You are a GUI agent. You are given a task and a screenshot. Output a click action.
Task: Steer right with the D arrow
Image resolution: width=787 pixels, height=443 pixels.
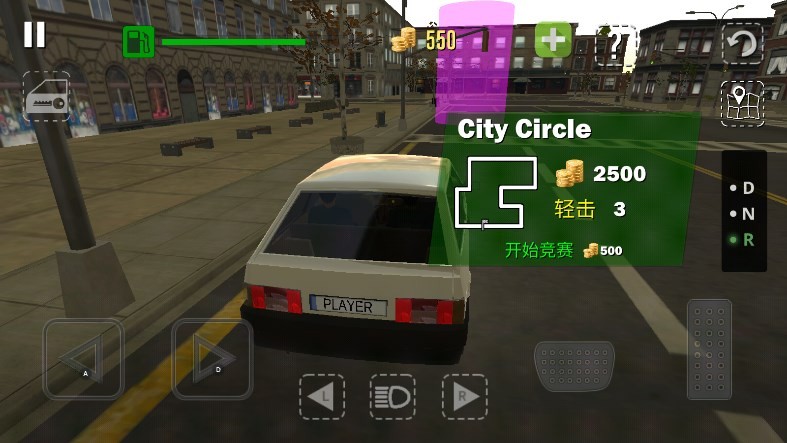point(212,358)
